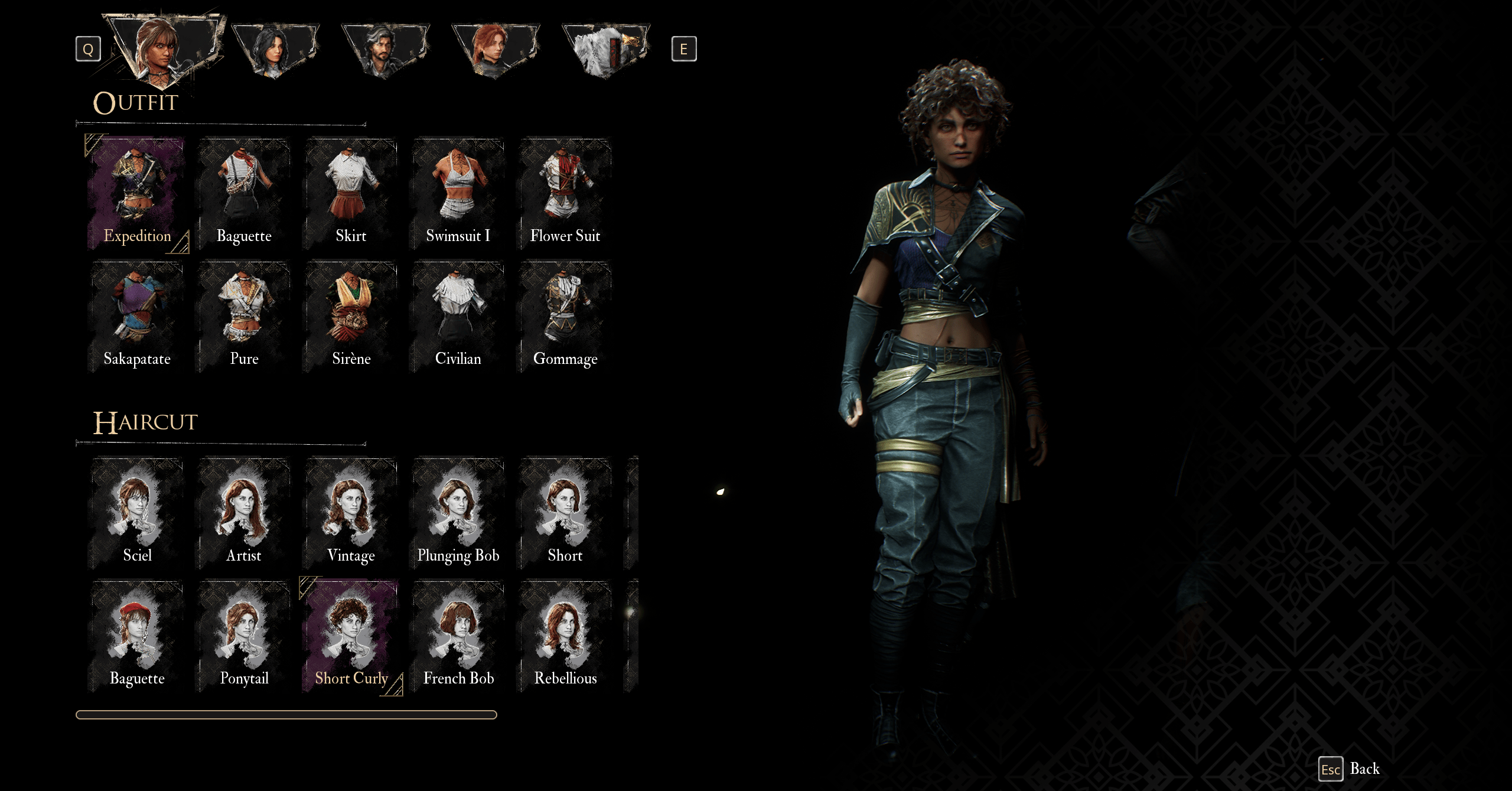1512x791 pixels.
Task: Choose the Ponytail haircut
Action: pos(244,636)
